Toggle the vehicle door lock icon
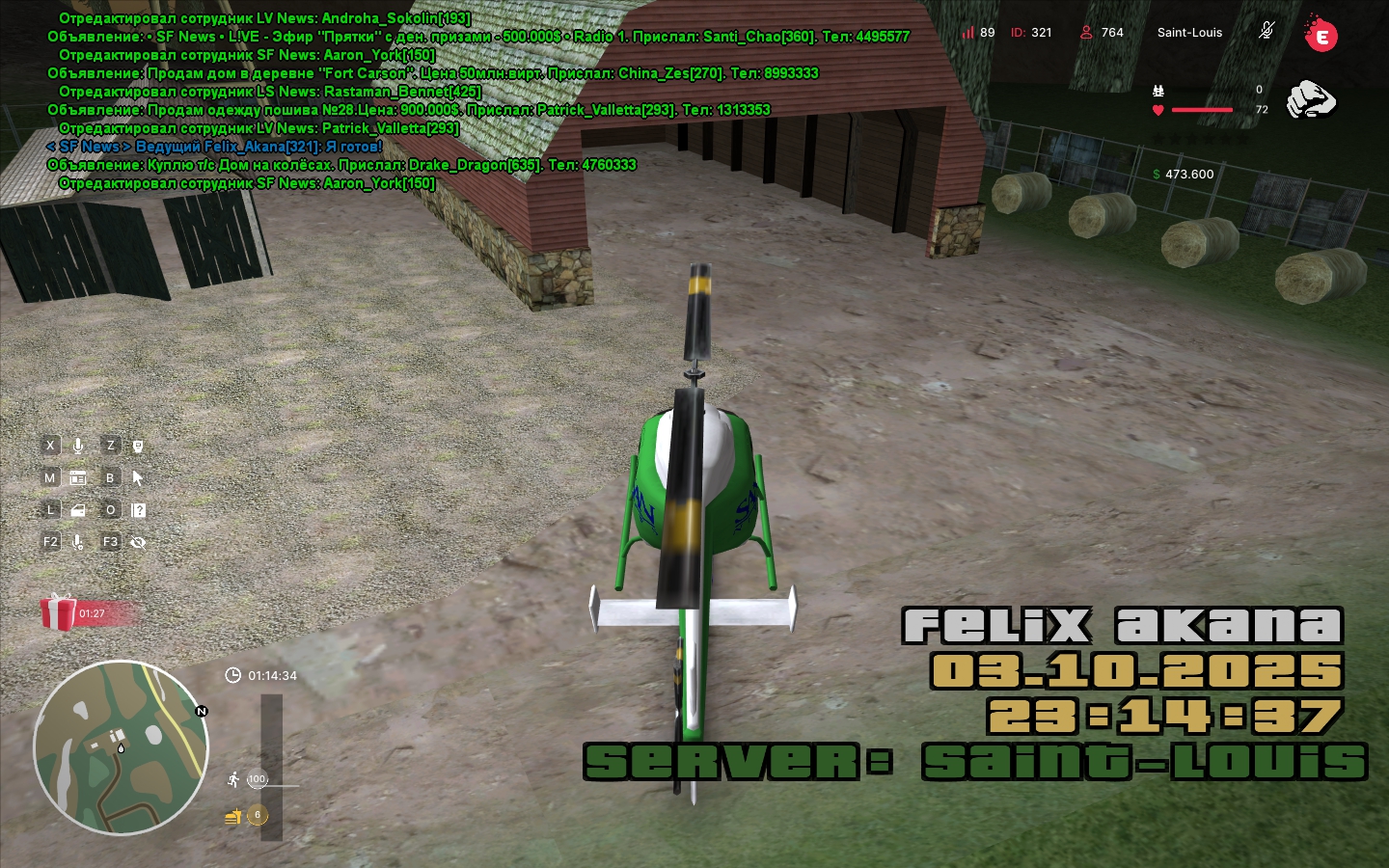 click(78, 510)
